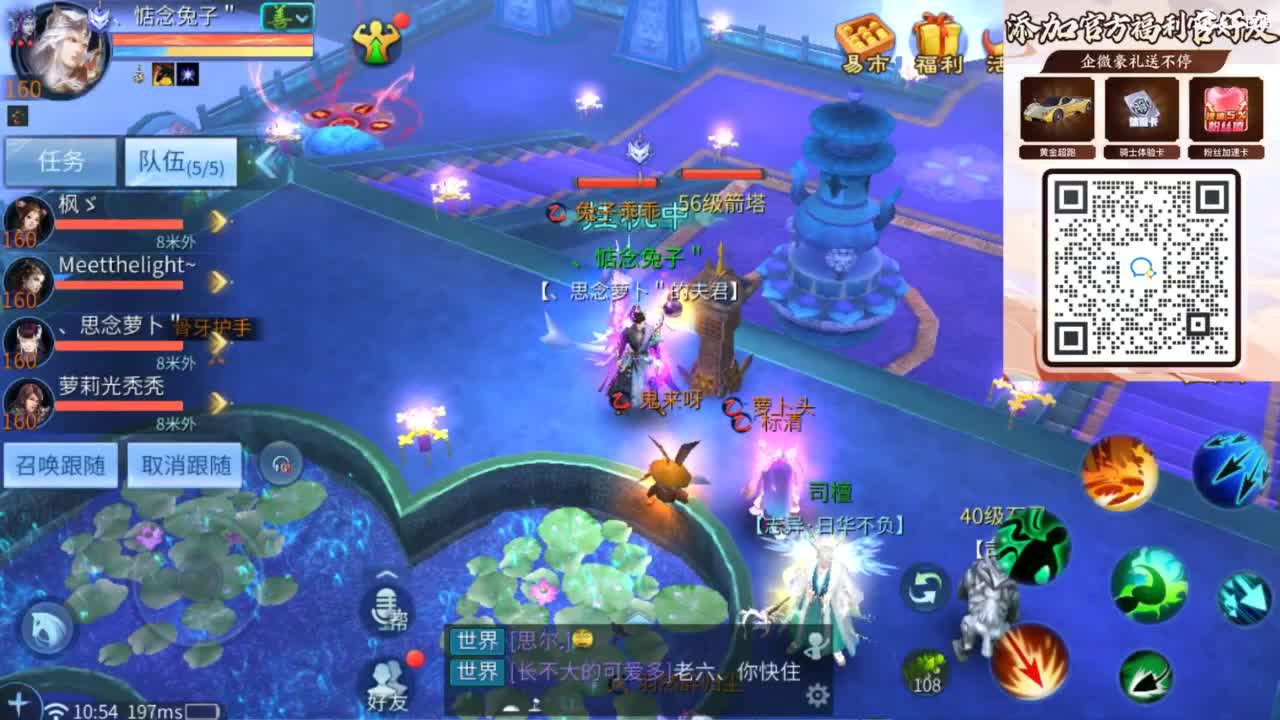
Task: Switch to the 队伍(5/5) tab
Action: (x=180, y=162)
